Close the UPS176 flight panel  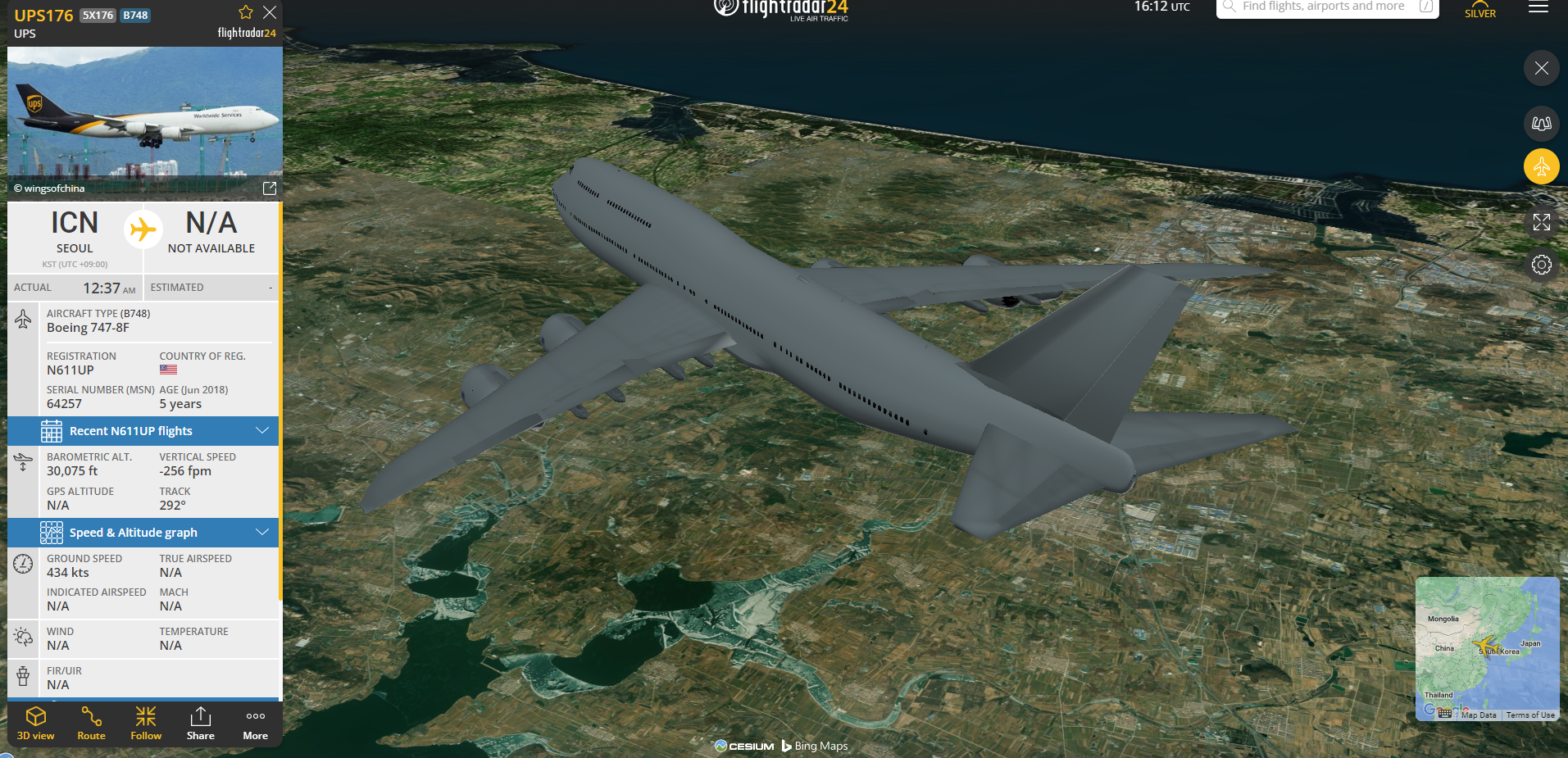pyautogui.click(x=270, y=13)
